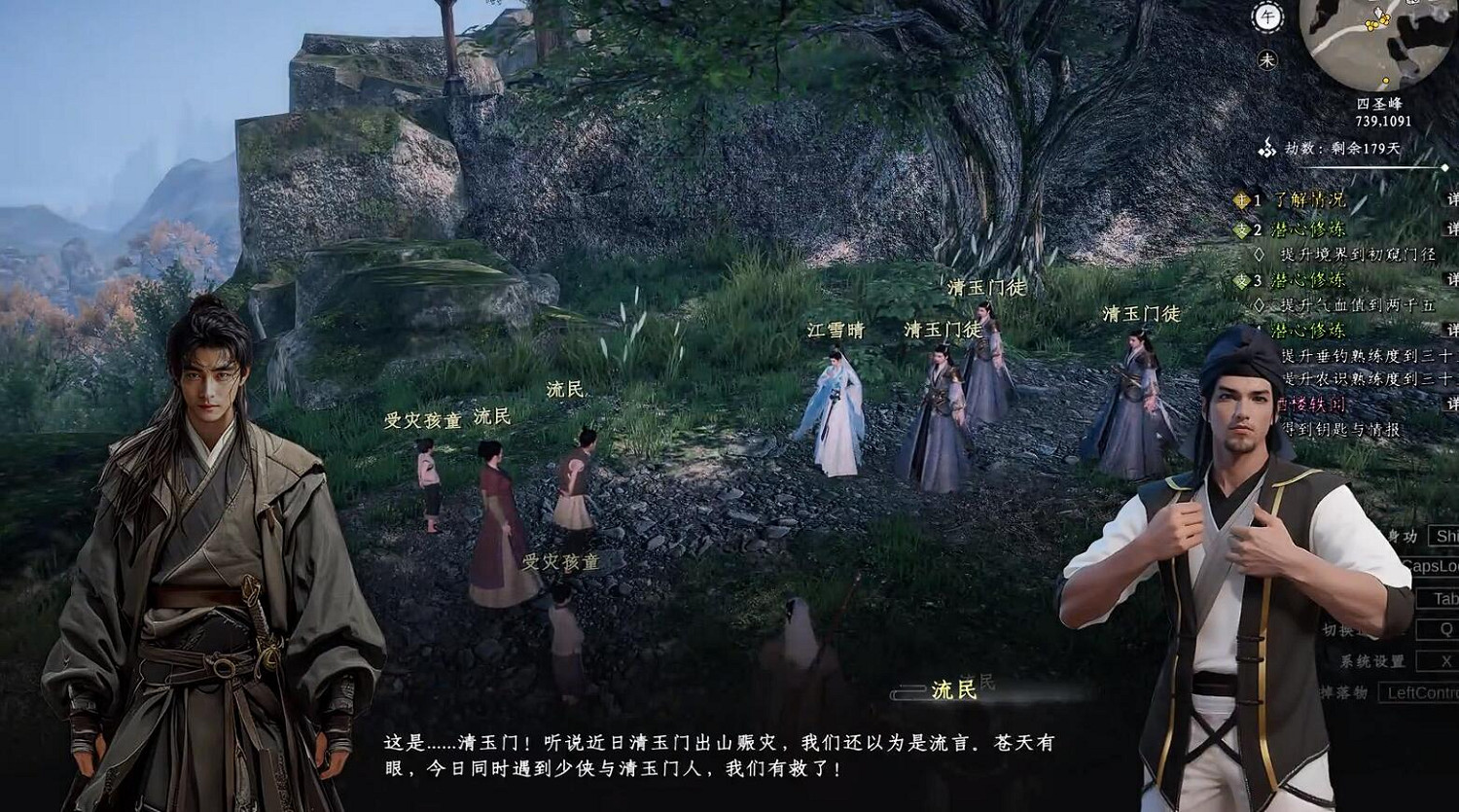
Task: Expand 详情 next to quest 了解情况
Action: click(1451, 200)
